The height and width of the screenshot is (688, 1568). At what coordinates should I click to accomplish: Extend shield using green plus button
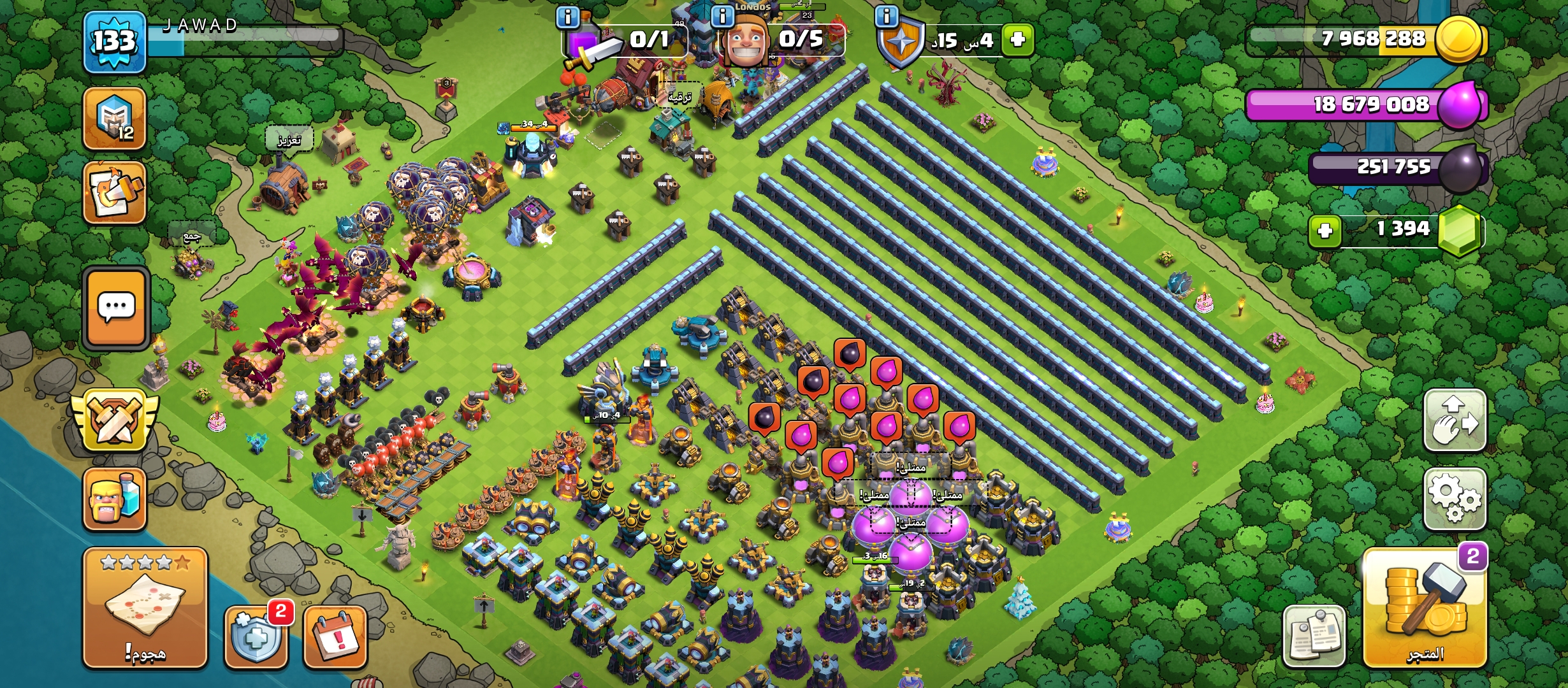click(x=1017, y=39)
